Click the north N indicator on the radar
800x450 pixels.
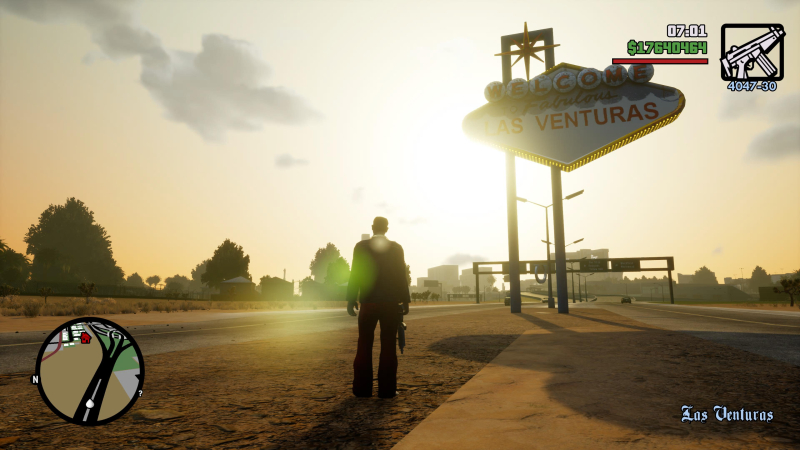36,380
